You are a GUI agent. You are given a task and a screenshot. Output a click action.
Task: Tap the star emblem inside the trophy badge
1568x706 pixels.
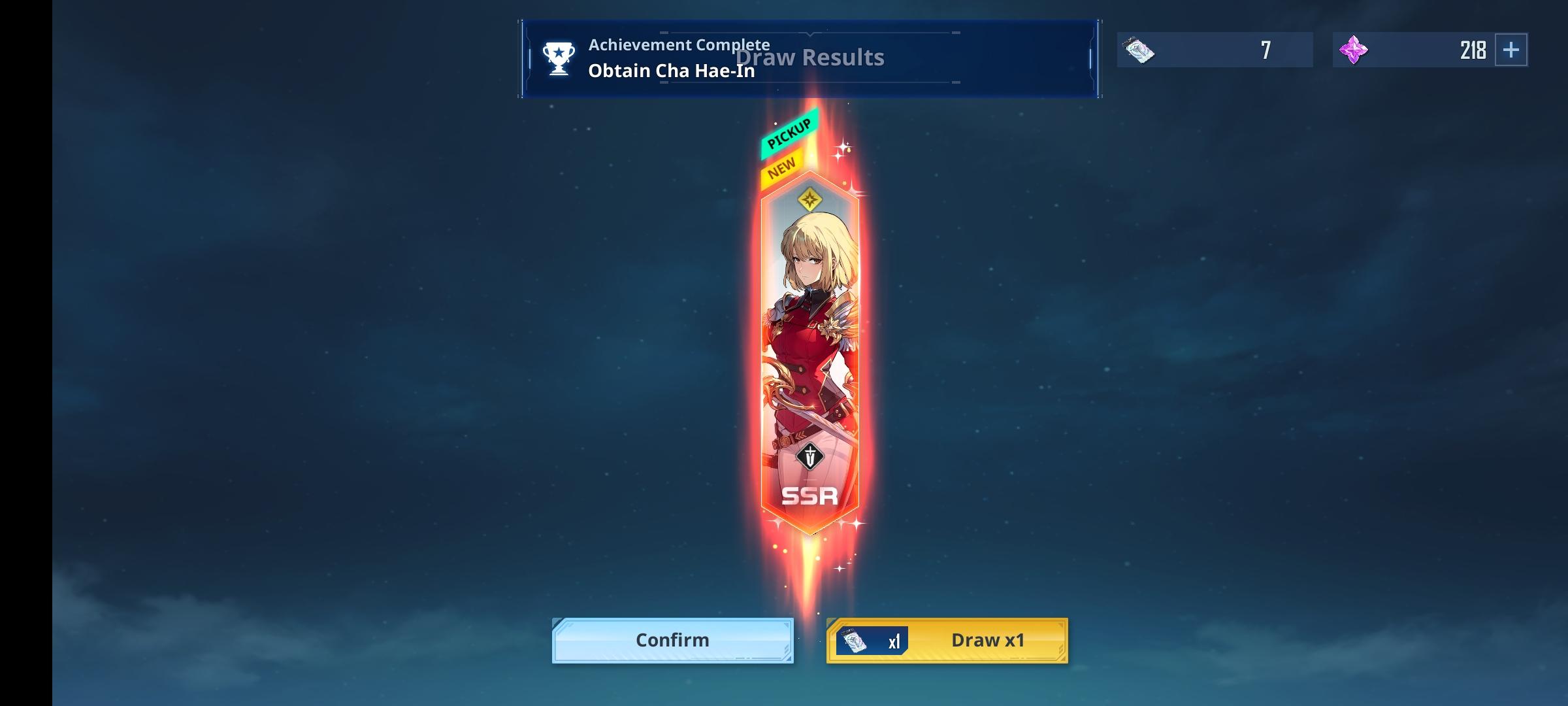click(x=557, y=52)
